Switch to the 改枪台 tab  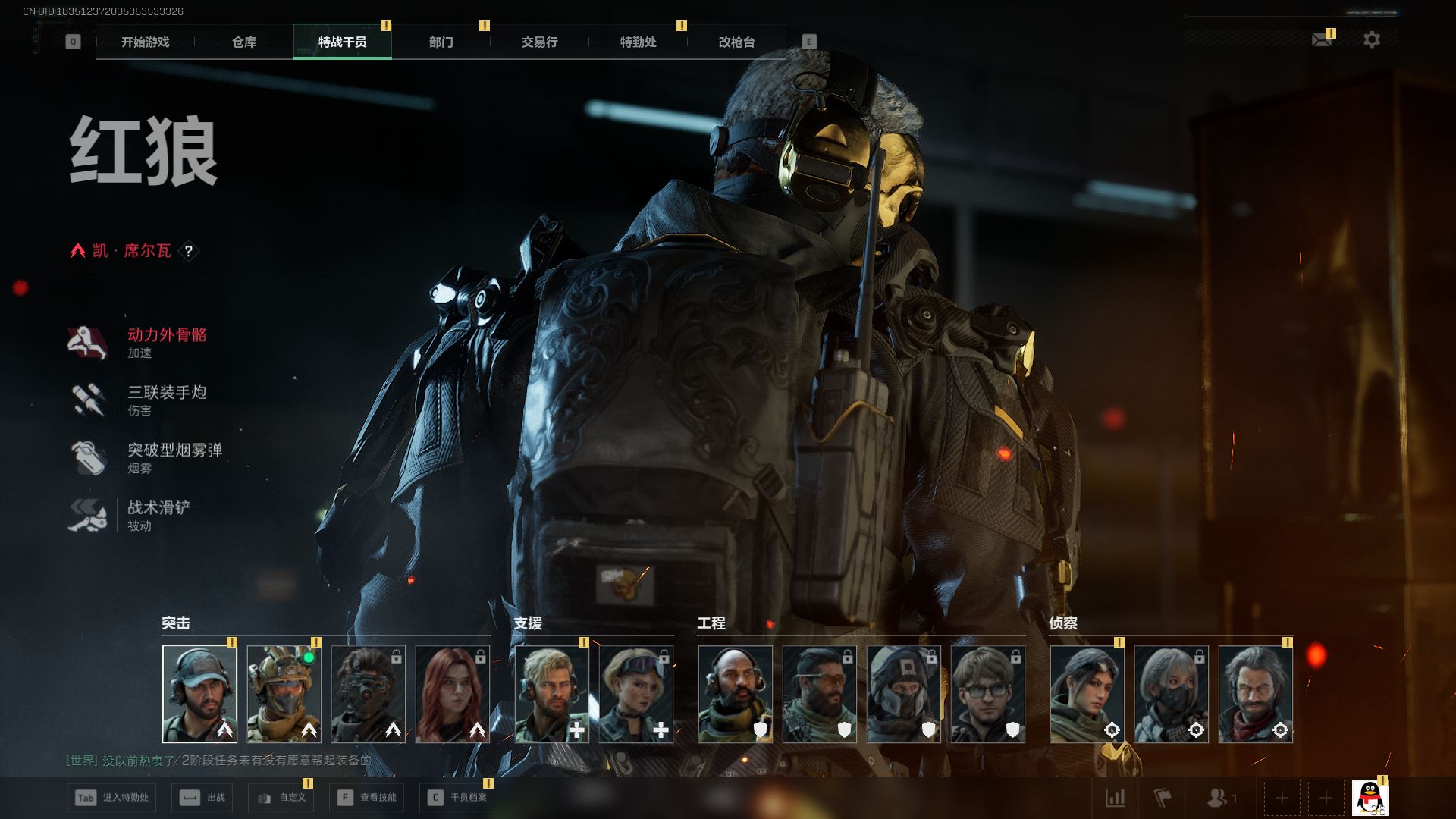coord(736,42)
